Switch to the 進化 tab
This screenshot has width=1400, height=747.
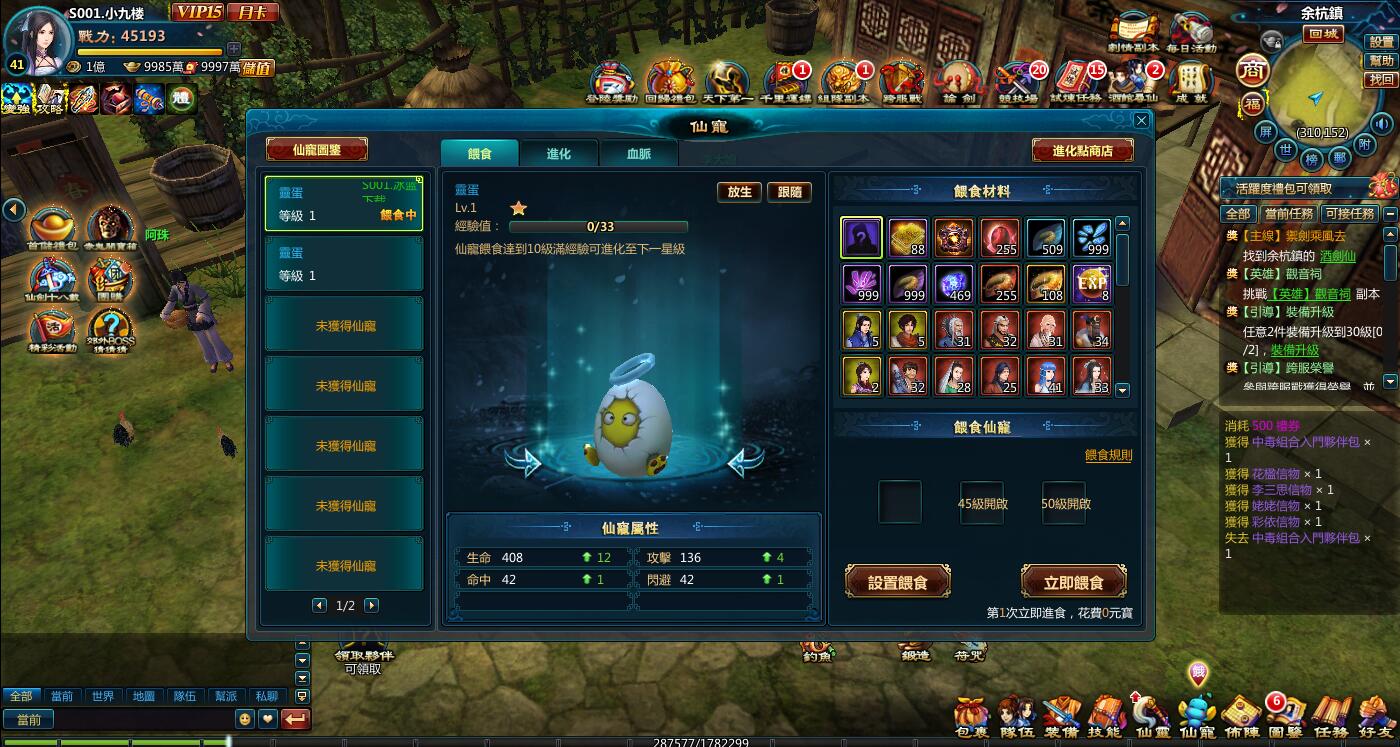(558, 154)
